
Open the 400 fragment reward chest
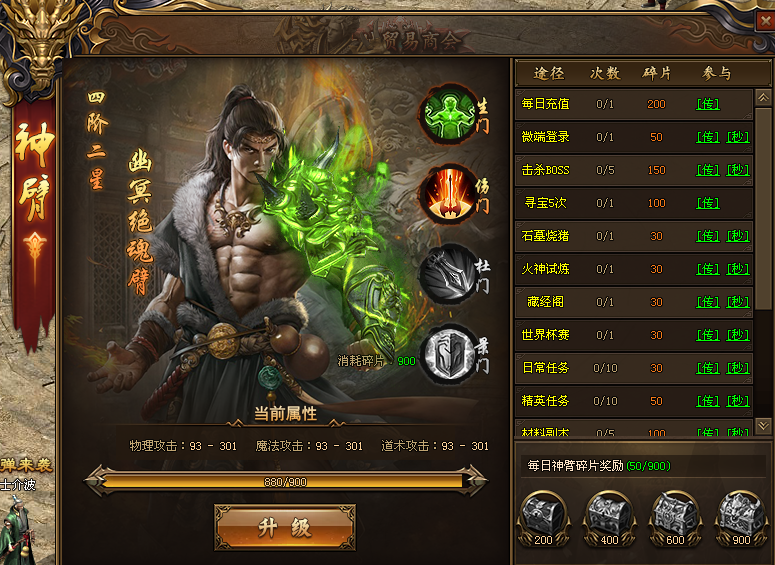click(609, 517)
